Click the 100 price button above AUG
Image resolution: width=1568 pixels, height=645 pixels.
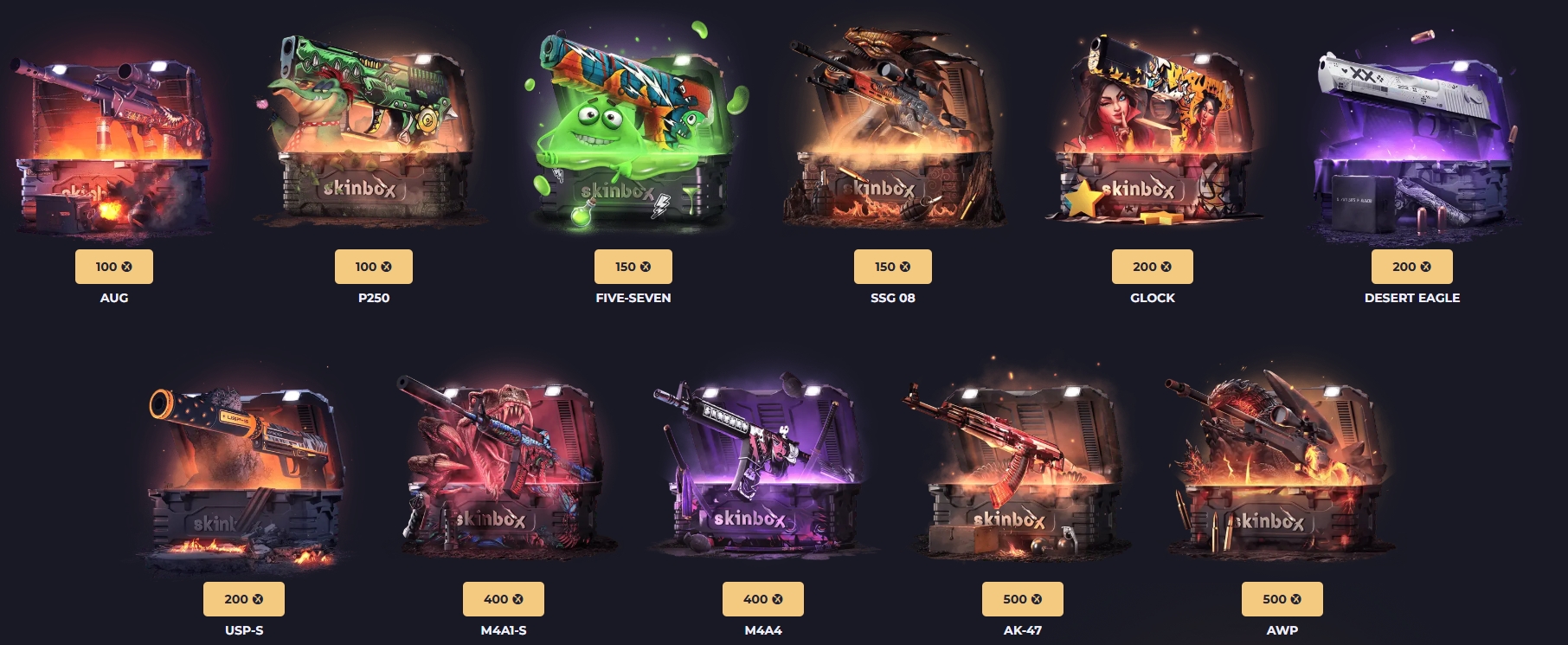coord(113,267)
